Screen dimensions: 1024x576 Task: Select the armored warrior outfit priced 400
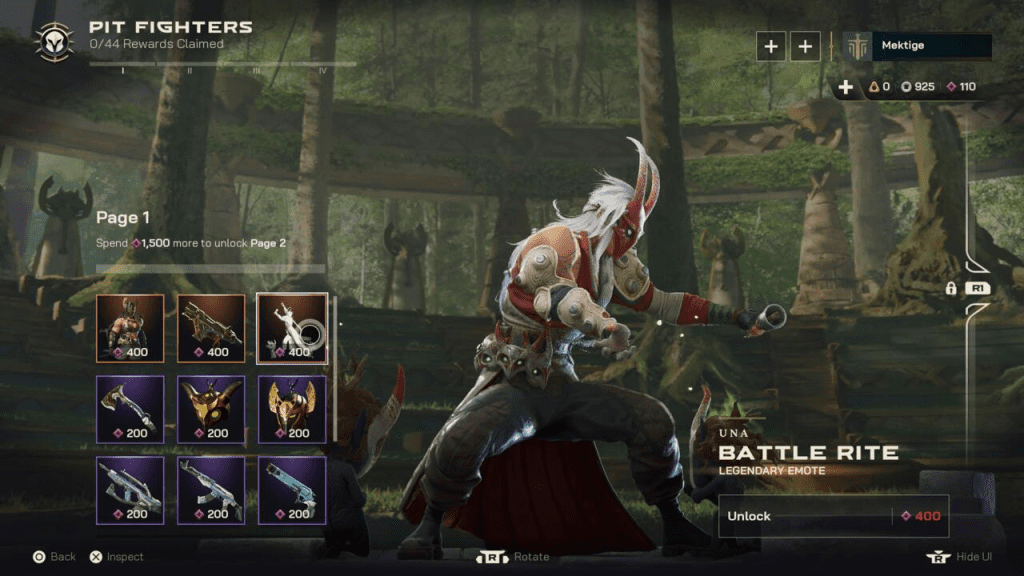[130, 328]
